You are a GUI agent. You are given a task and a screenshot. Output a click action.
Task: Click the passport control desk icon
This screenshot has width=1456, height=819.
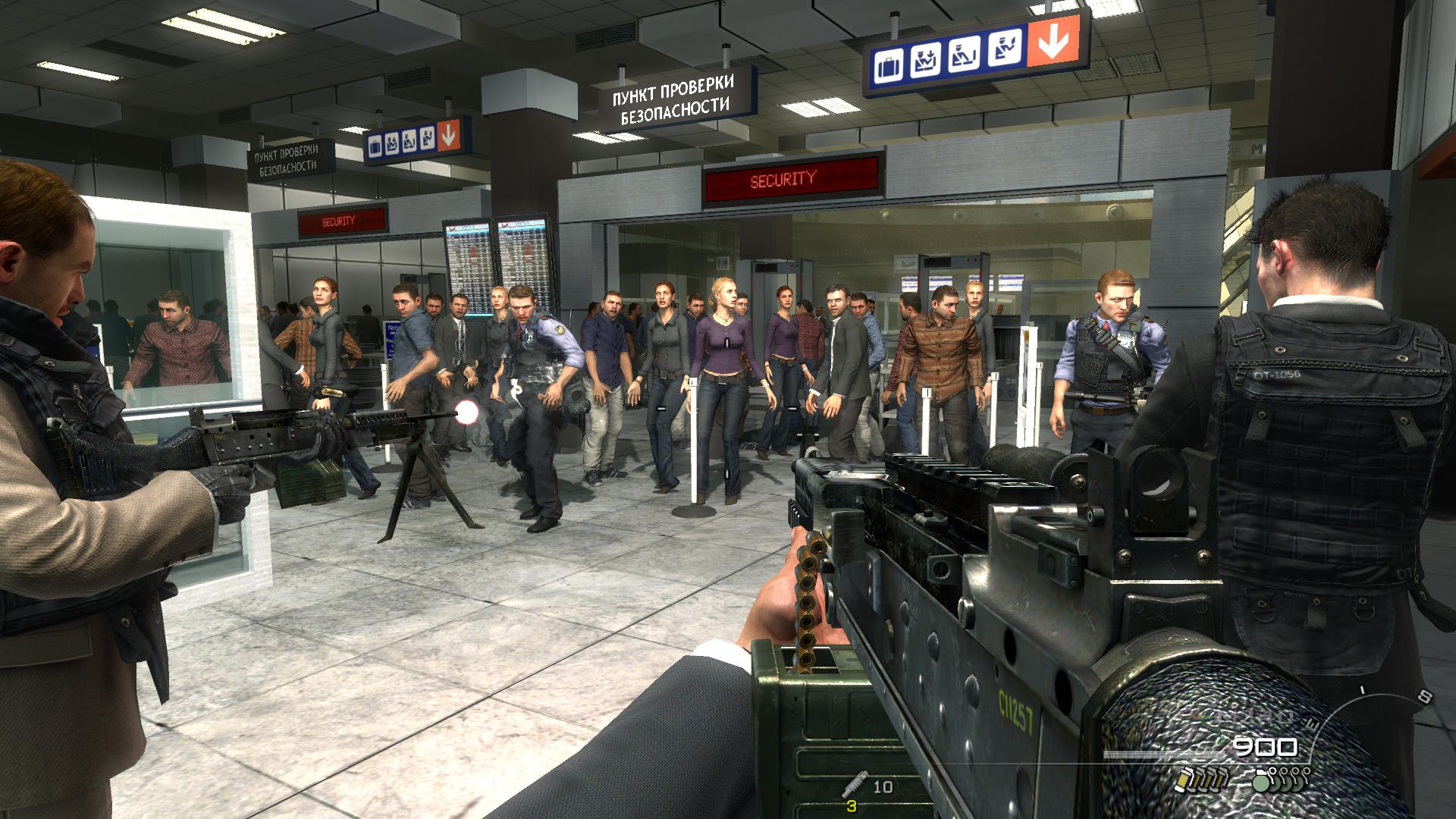(x=963, y=53)
